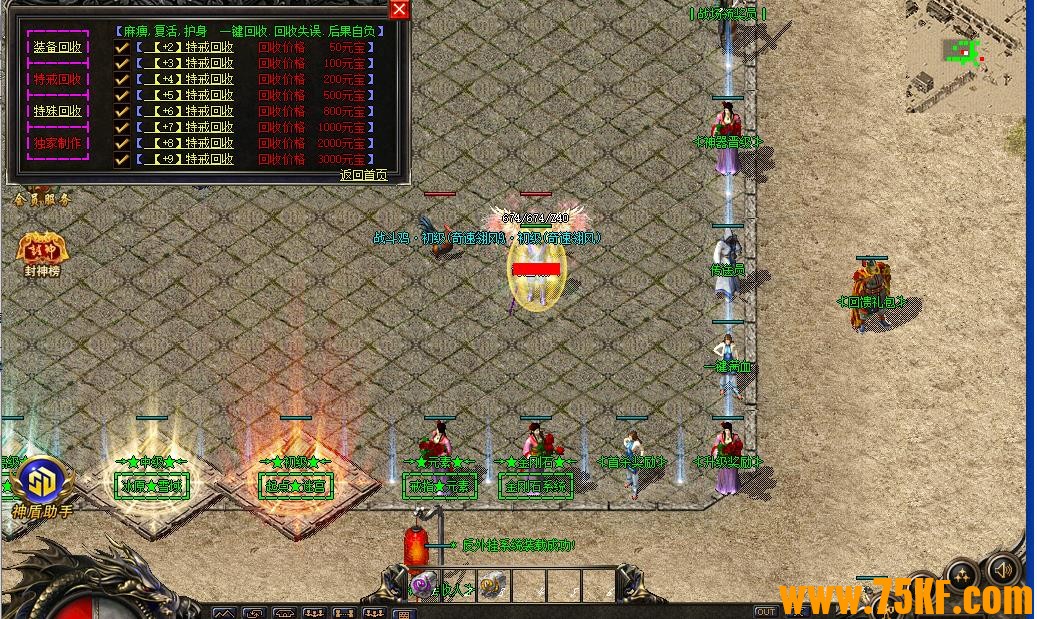The height and width of the screenshot is (619, 1037).
Task: Open the 独家制作 category
Action: 58,143
